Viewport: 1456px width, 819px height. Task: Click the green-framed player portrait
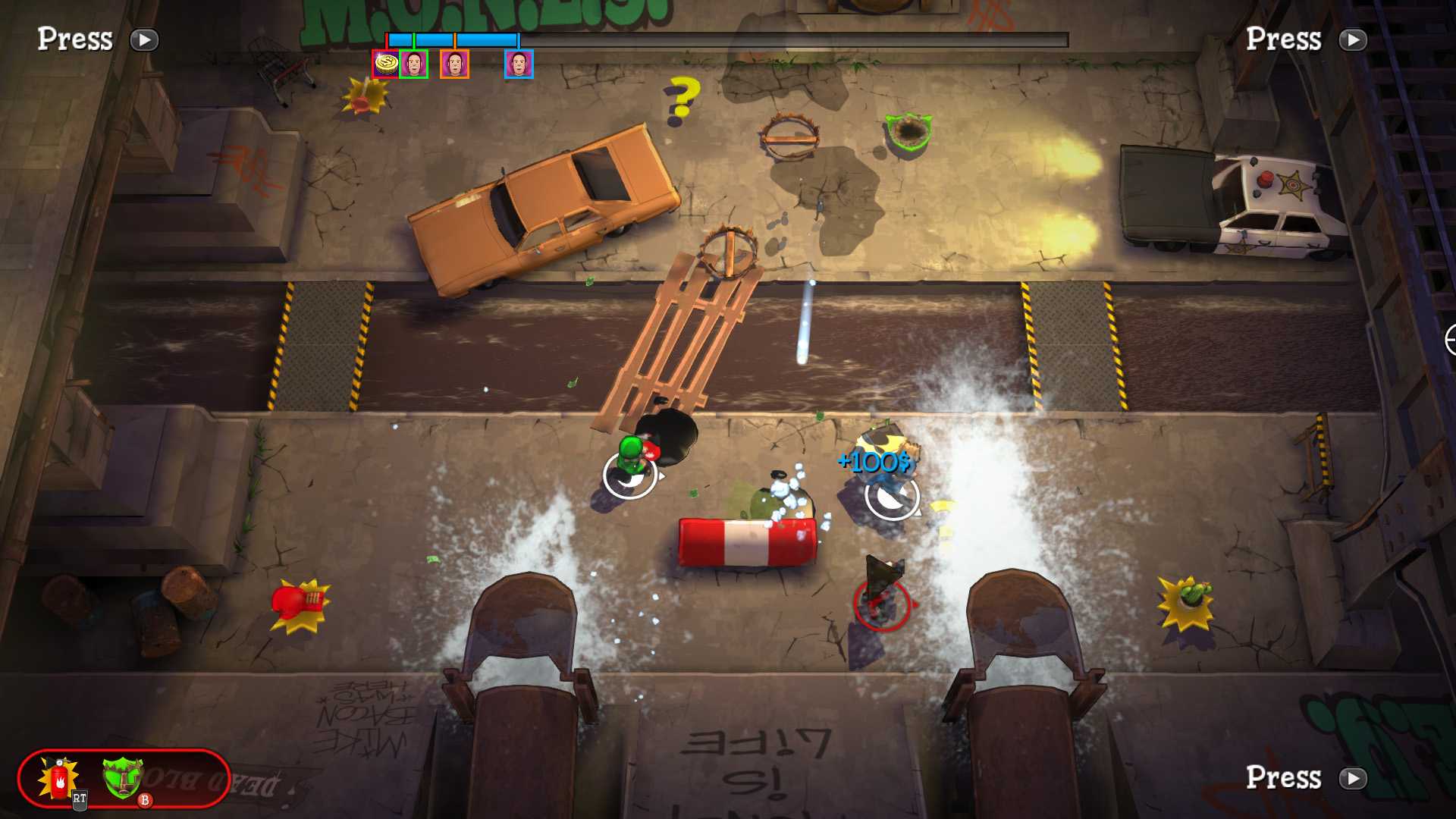coord(414,64)
